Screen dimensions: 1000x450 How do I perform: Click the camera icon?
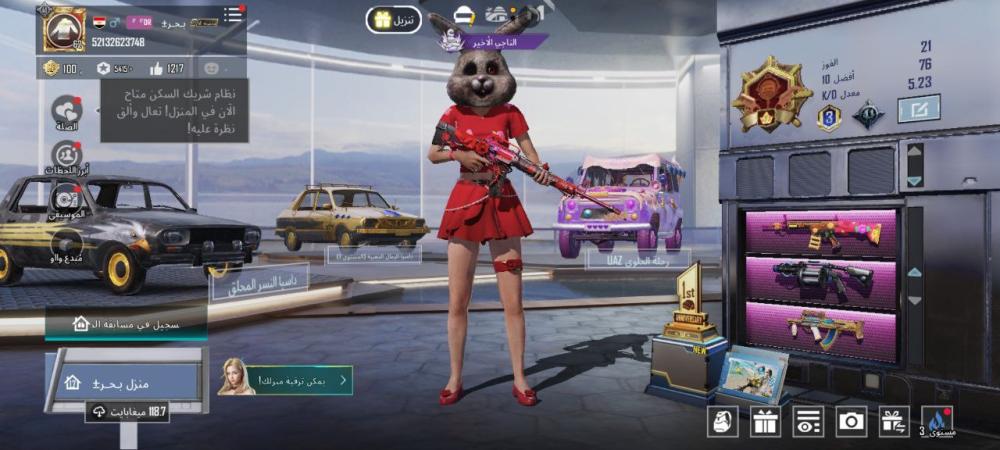pos(851,422)
